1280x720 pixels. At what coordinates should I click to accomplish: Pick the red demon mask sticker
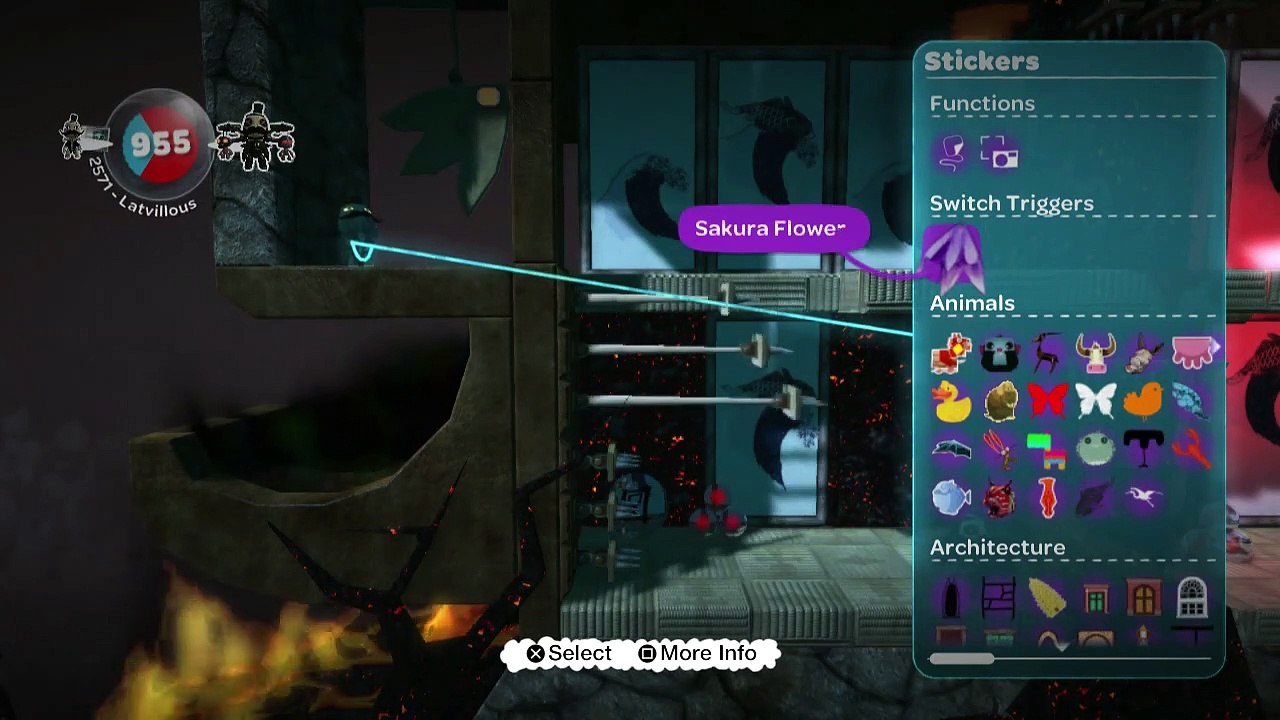(x=999, y=497)
